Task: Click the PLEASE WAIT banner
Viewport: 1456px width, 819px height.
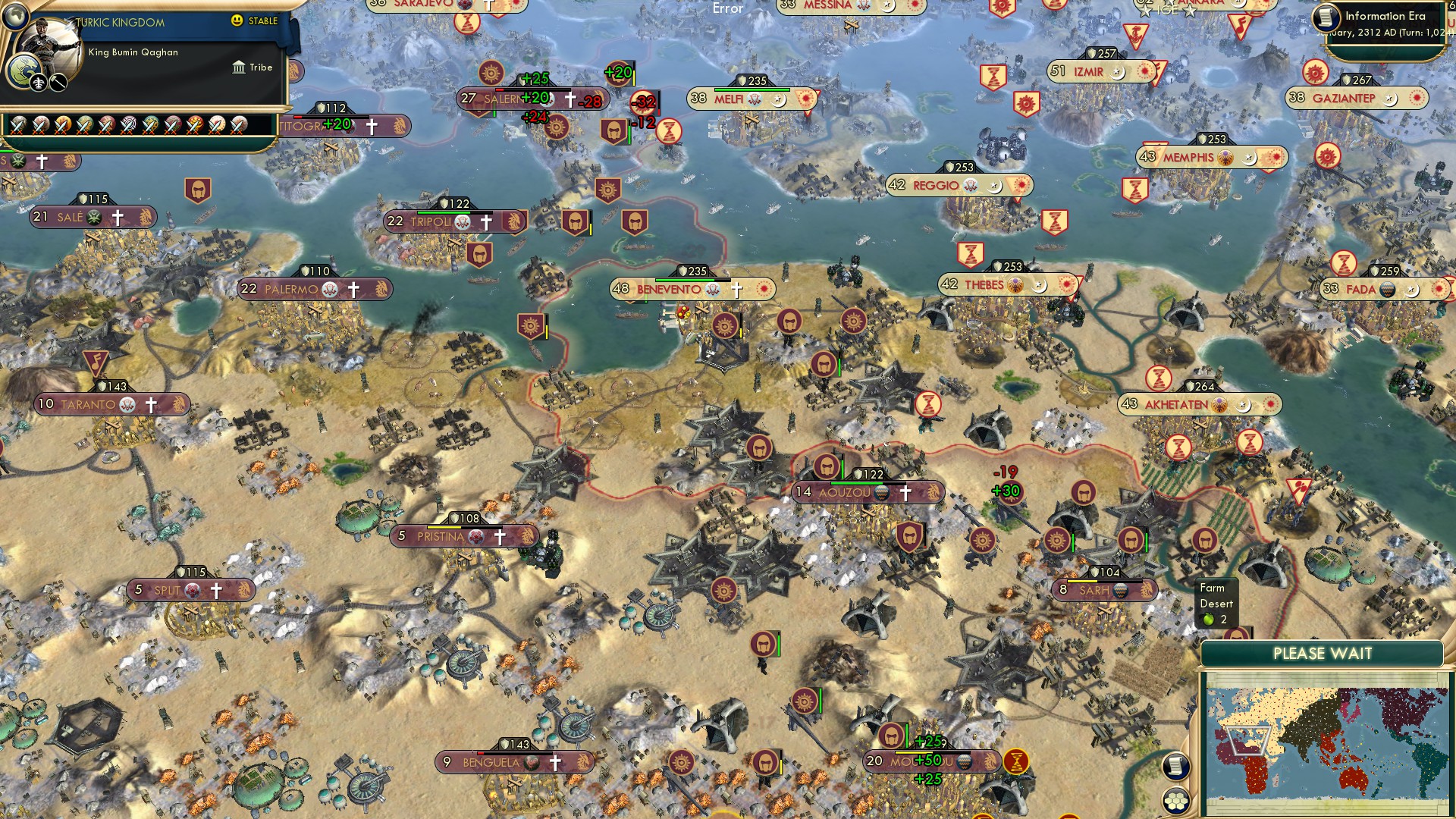Action: tap(1321, 652)
